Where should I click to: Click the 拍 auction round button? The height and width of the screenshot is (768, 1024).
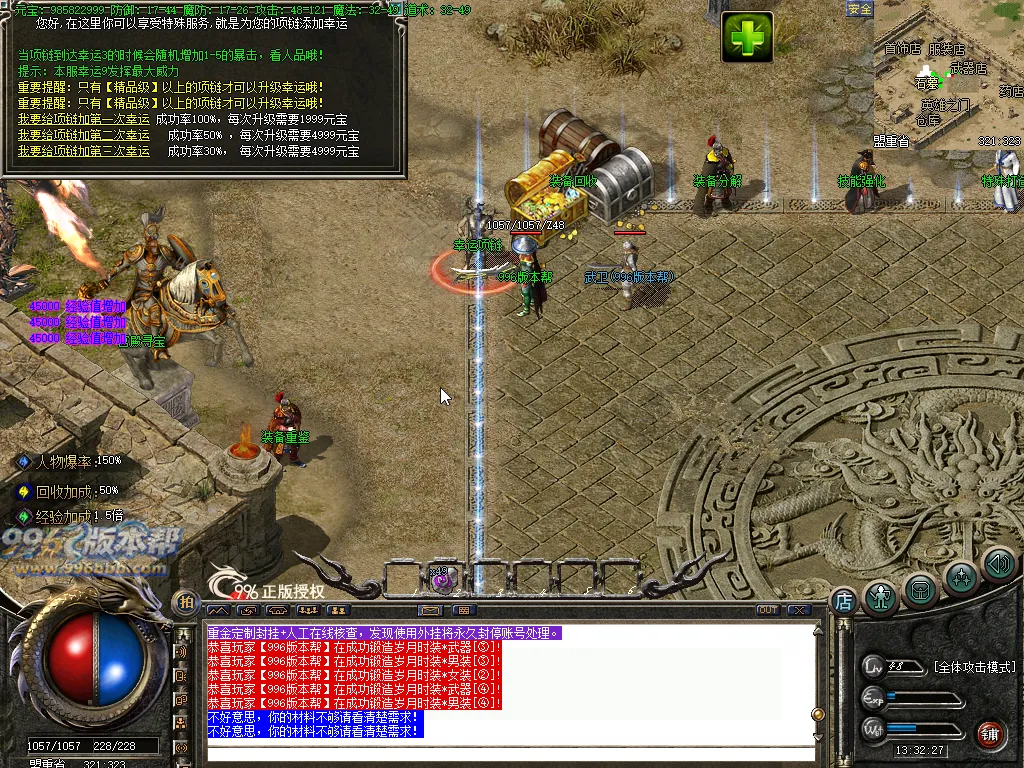point(186,602)
